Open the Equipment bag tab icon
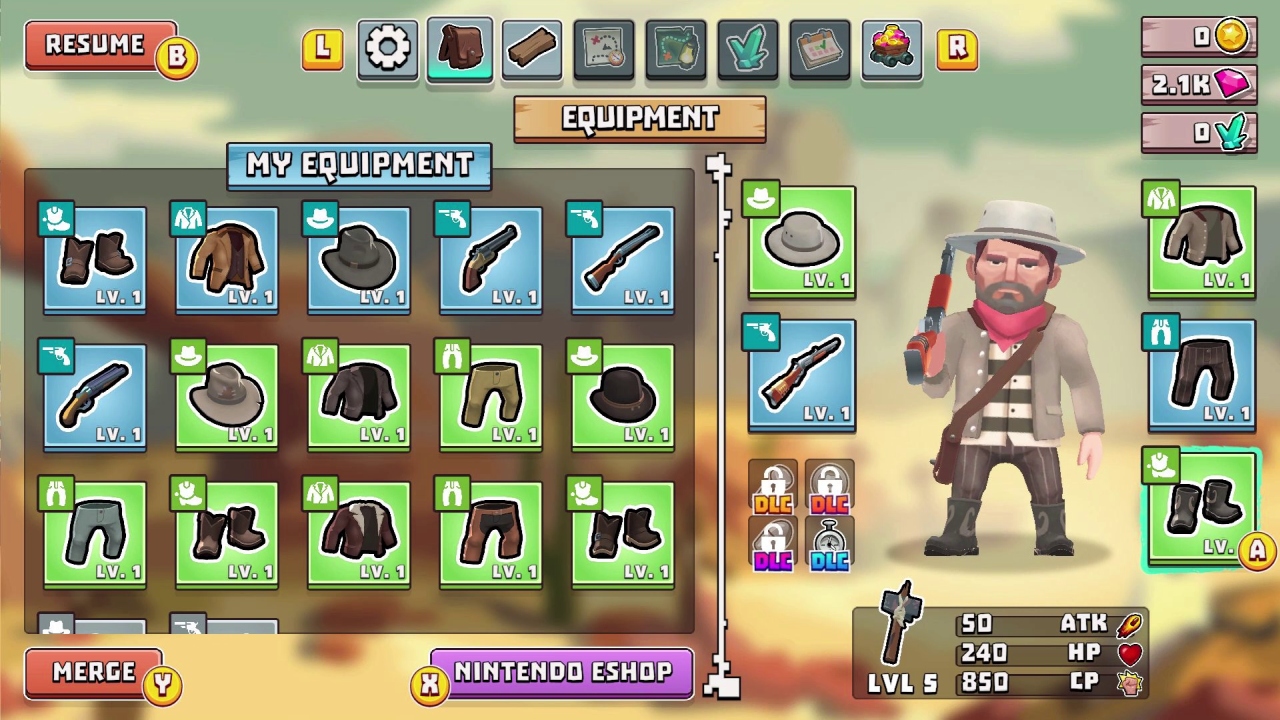The height and width of the screenshot is (720, 1280). (x=459, y=48)
